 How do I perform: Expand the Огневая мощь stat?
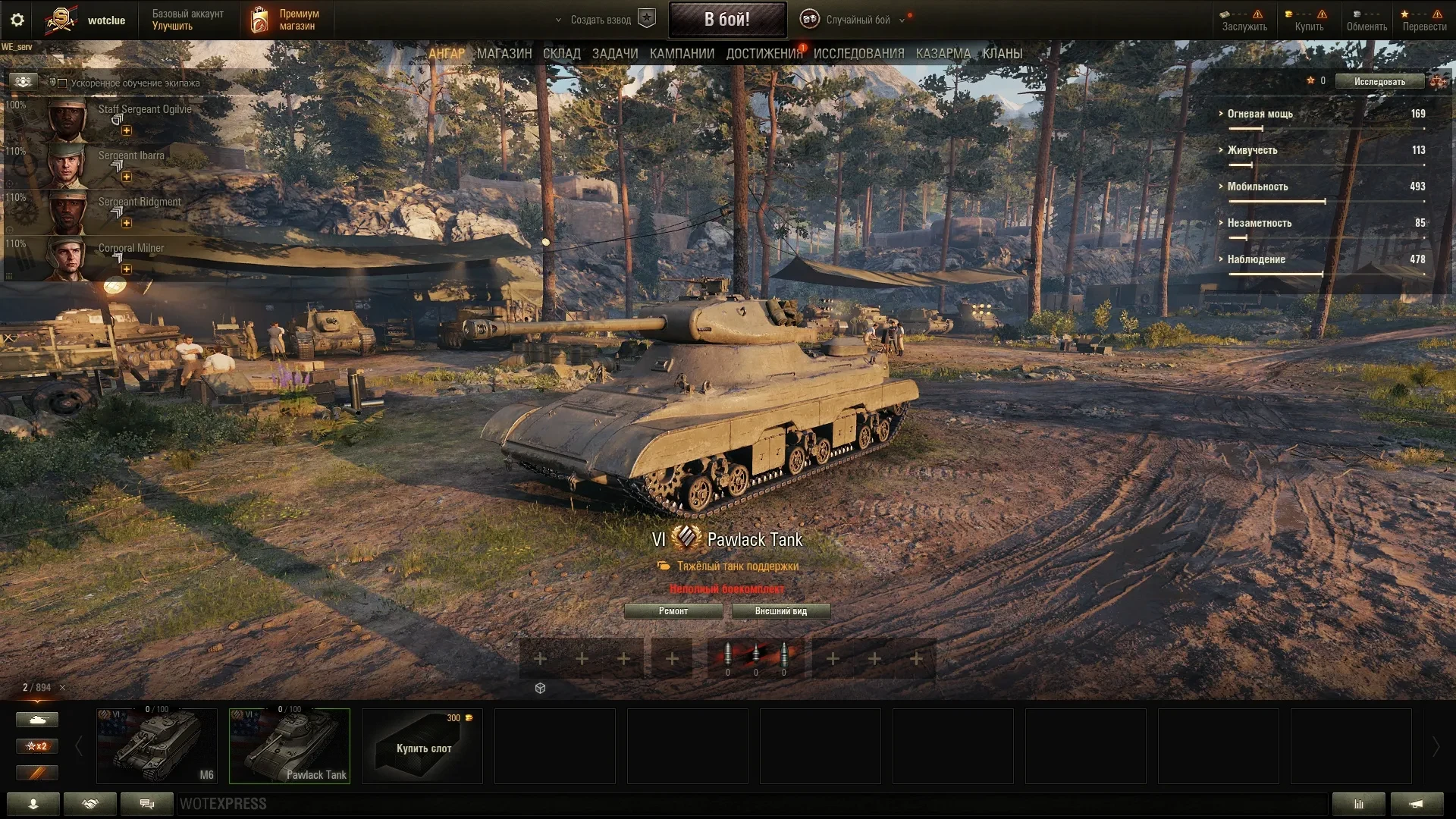pyautogui.click(x=1260, y=114)
